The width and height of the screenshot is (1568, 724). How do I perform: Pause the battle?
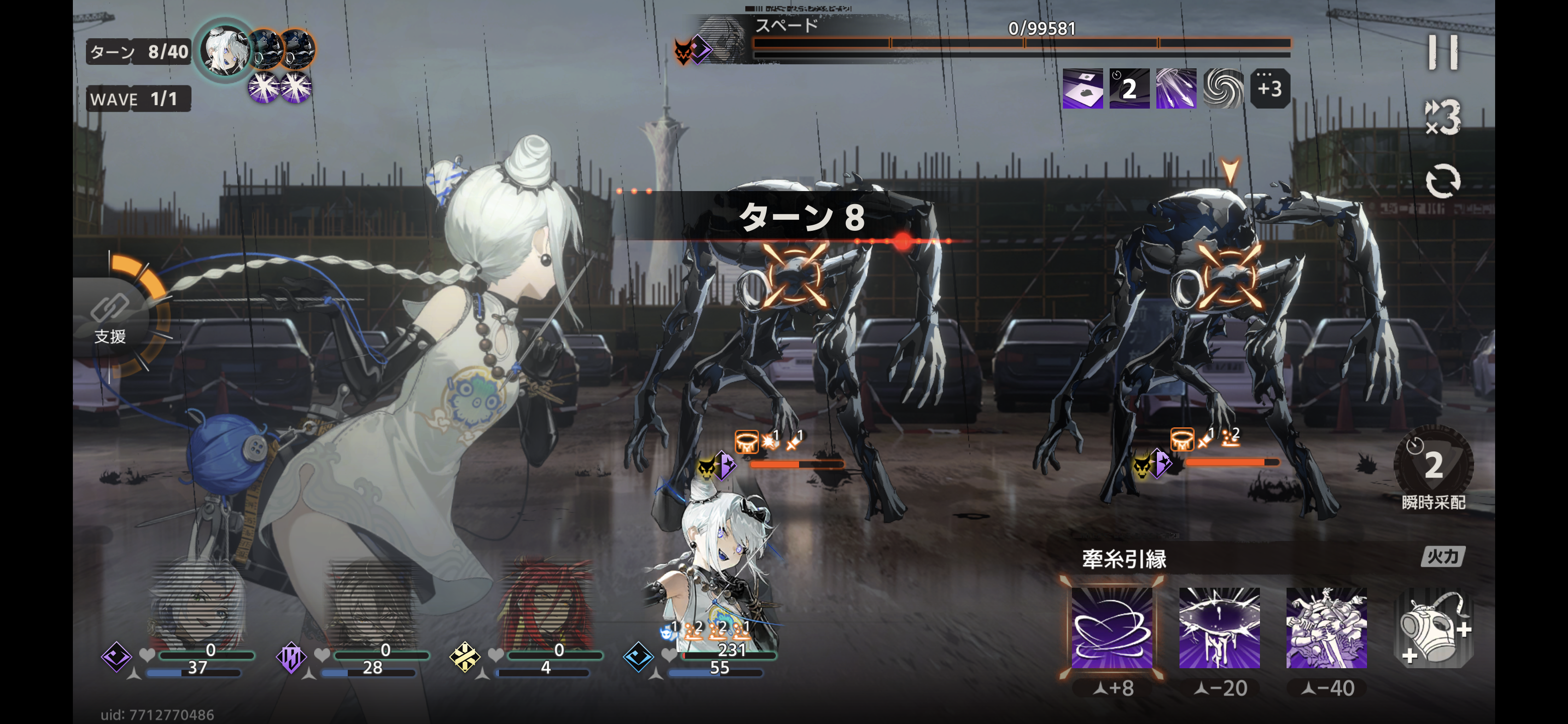(1442, 52)
